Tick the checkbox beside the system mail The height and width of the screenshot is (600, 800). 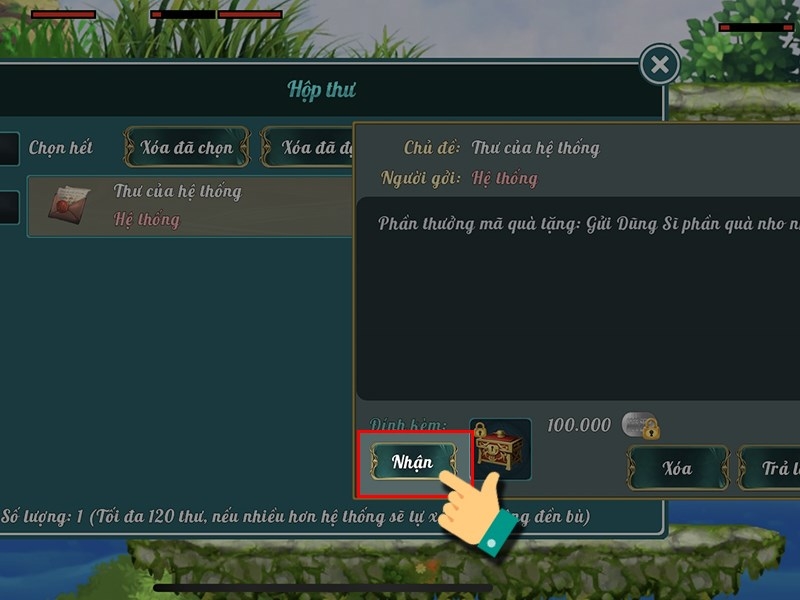point(8,207)
